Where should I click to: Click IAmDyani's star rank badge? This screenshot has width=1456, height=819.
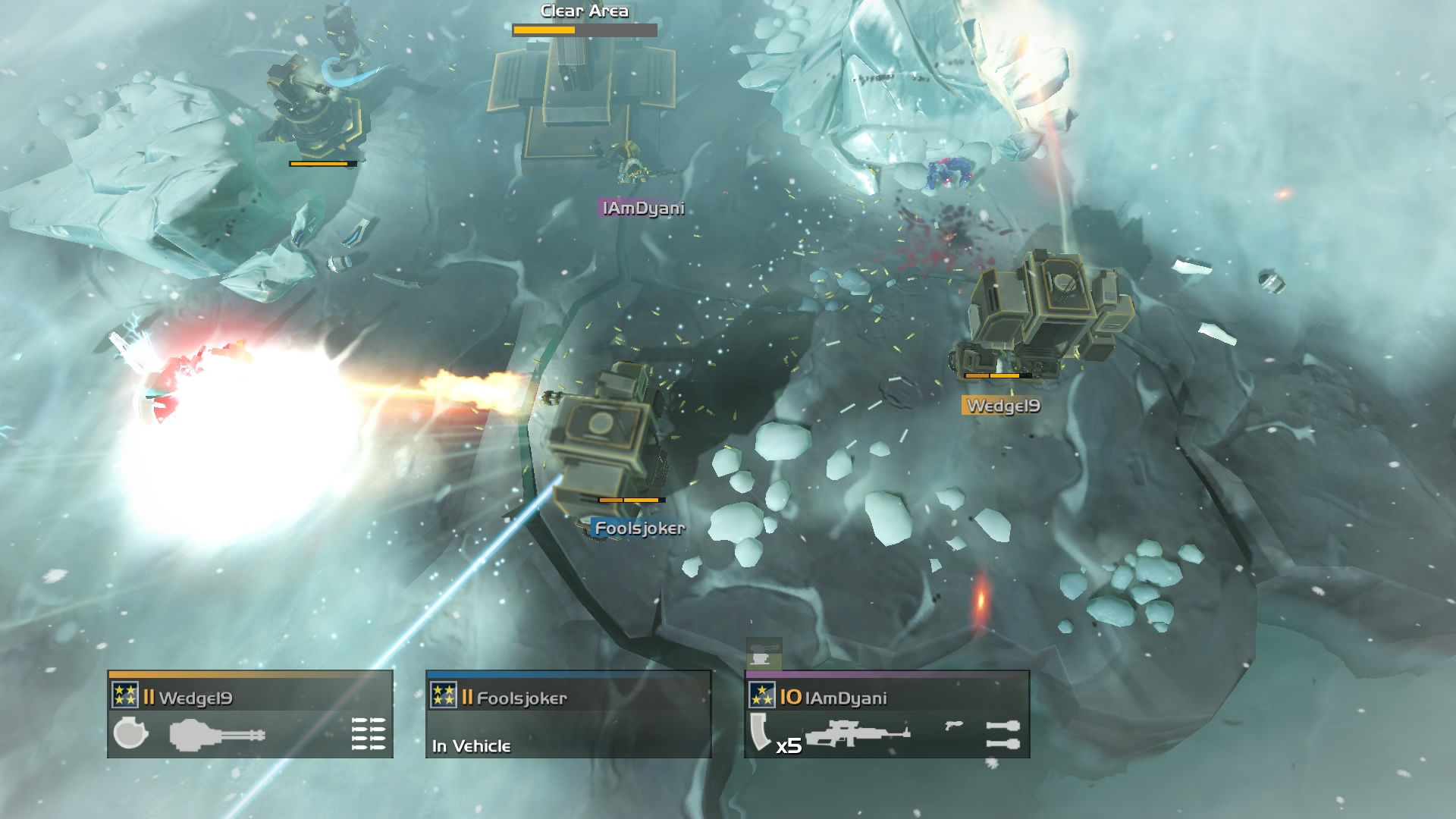point(762,695)
